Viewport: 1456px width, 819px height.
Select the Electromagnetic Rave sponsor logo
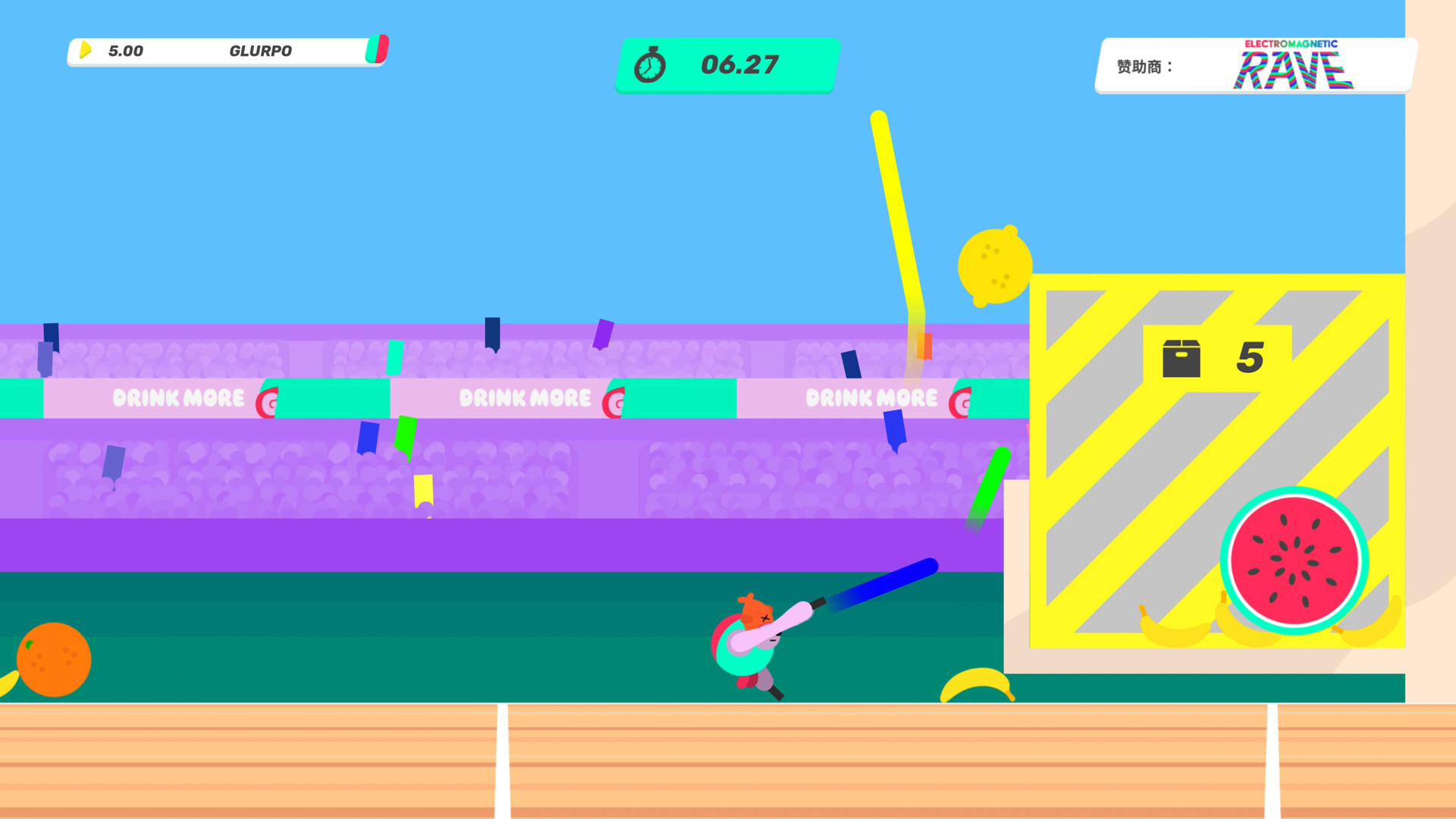tap(1292, 66)
